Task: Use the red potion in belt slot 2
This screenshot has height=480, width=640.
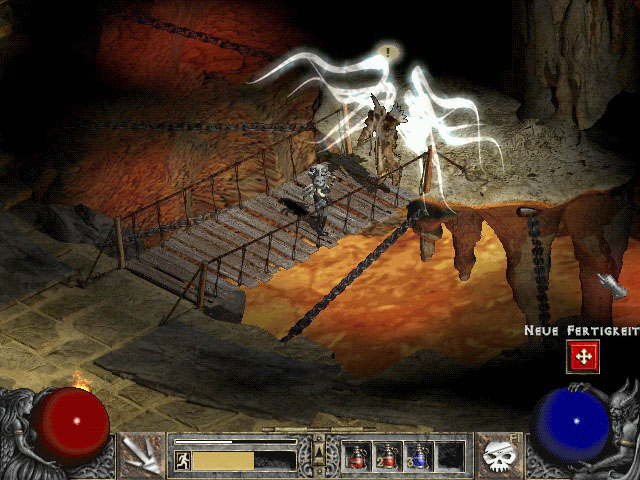Action: pos(388,455)
